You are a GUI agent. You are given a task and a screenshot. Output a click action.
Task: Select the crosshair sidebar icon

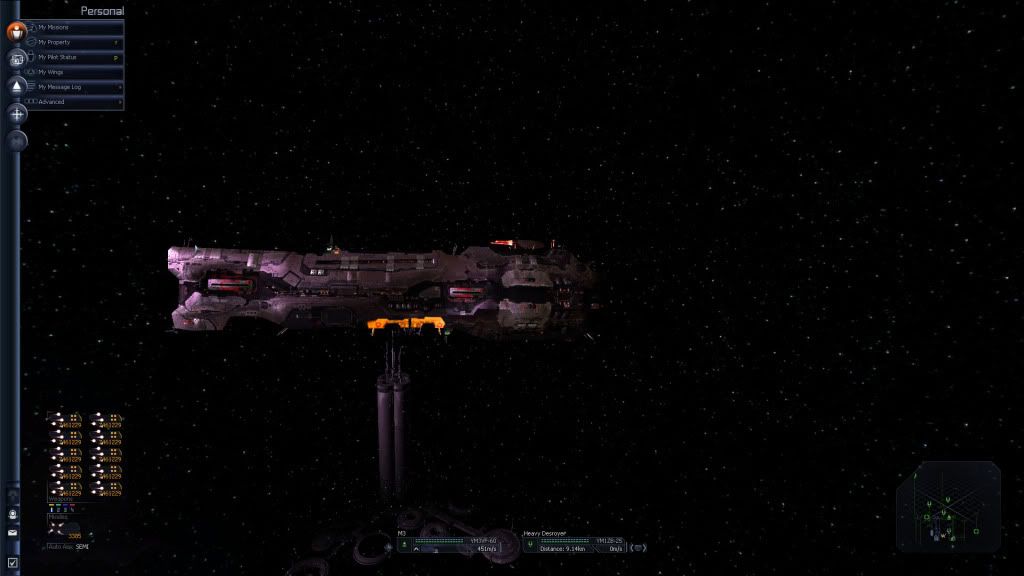click(17, 114)
